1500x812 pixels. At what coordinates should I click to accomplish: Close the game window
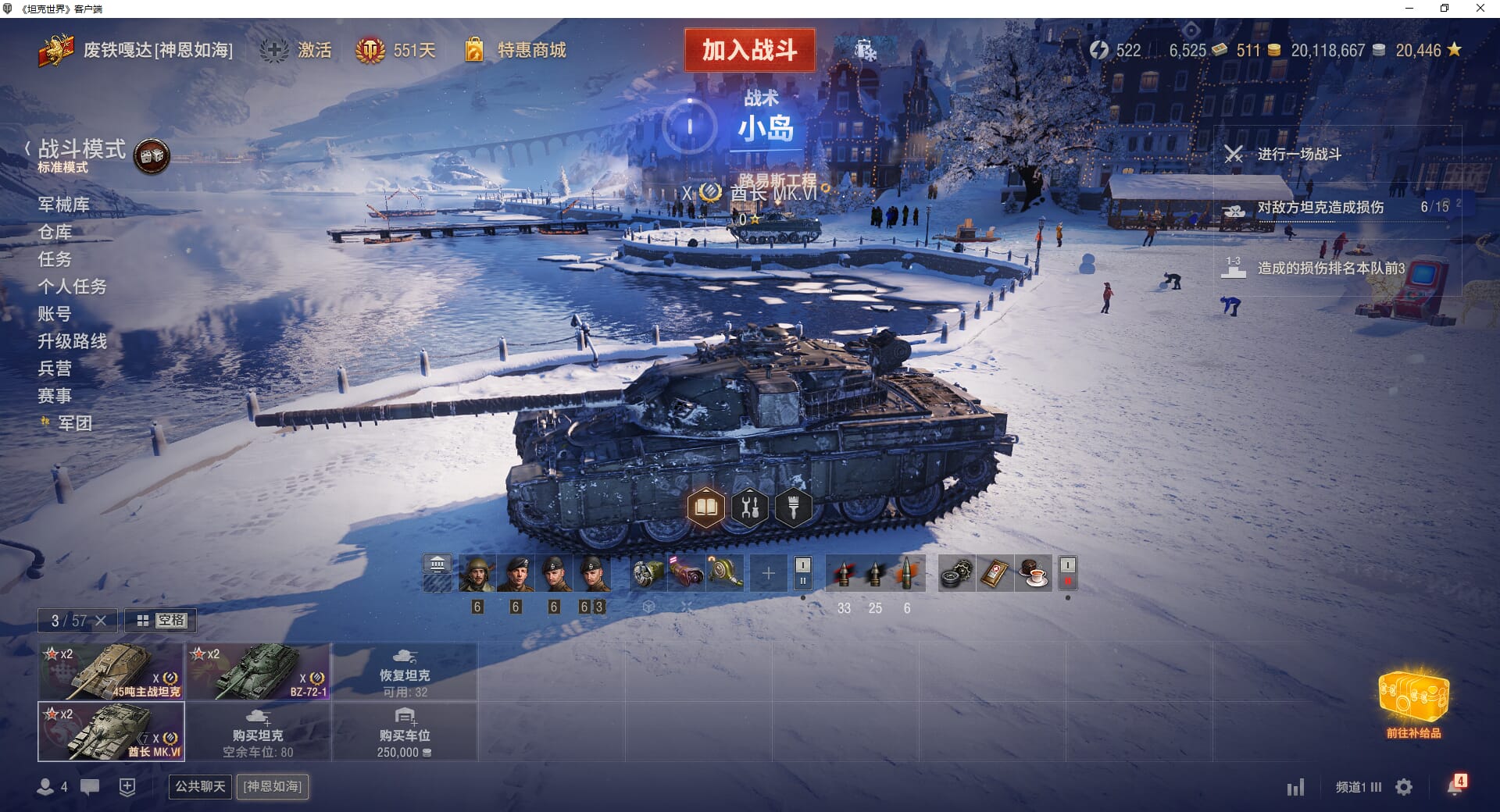pos(1480,9)
